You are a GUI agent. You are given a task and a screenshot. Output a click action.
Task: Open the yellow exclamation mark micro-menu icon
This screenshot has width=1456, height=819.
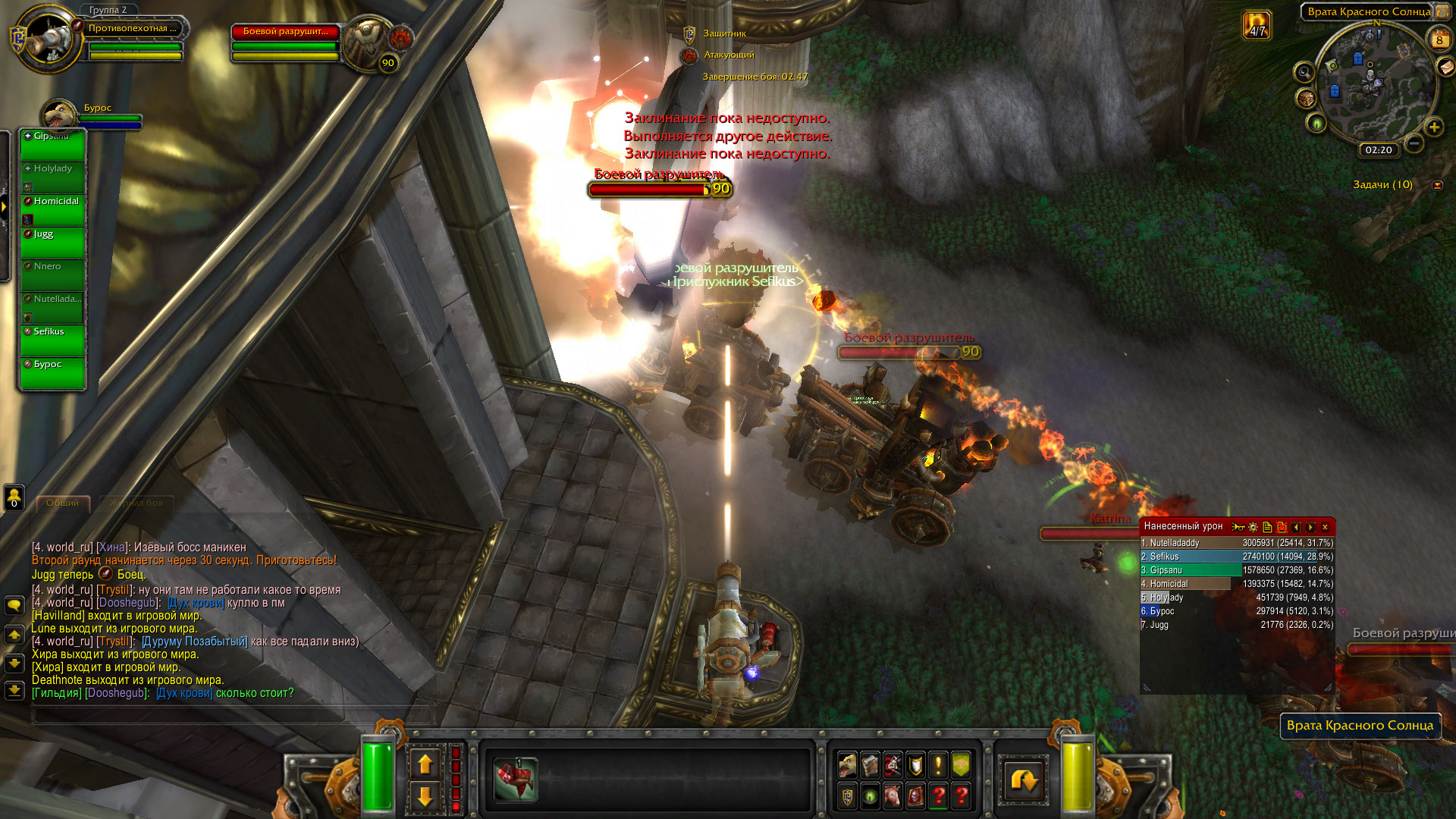point(938,764)
